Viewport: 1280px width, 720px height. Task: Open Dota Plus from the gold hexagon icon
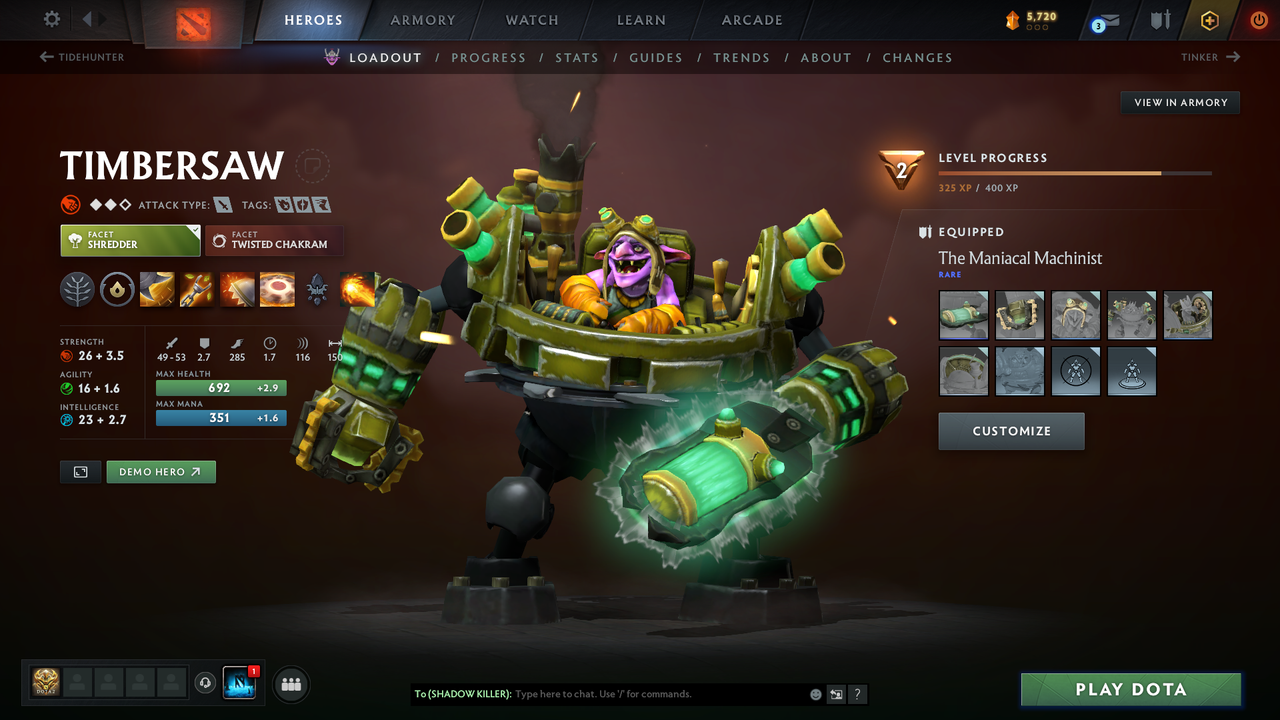click(x=1209, y=20)
